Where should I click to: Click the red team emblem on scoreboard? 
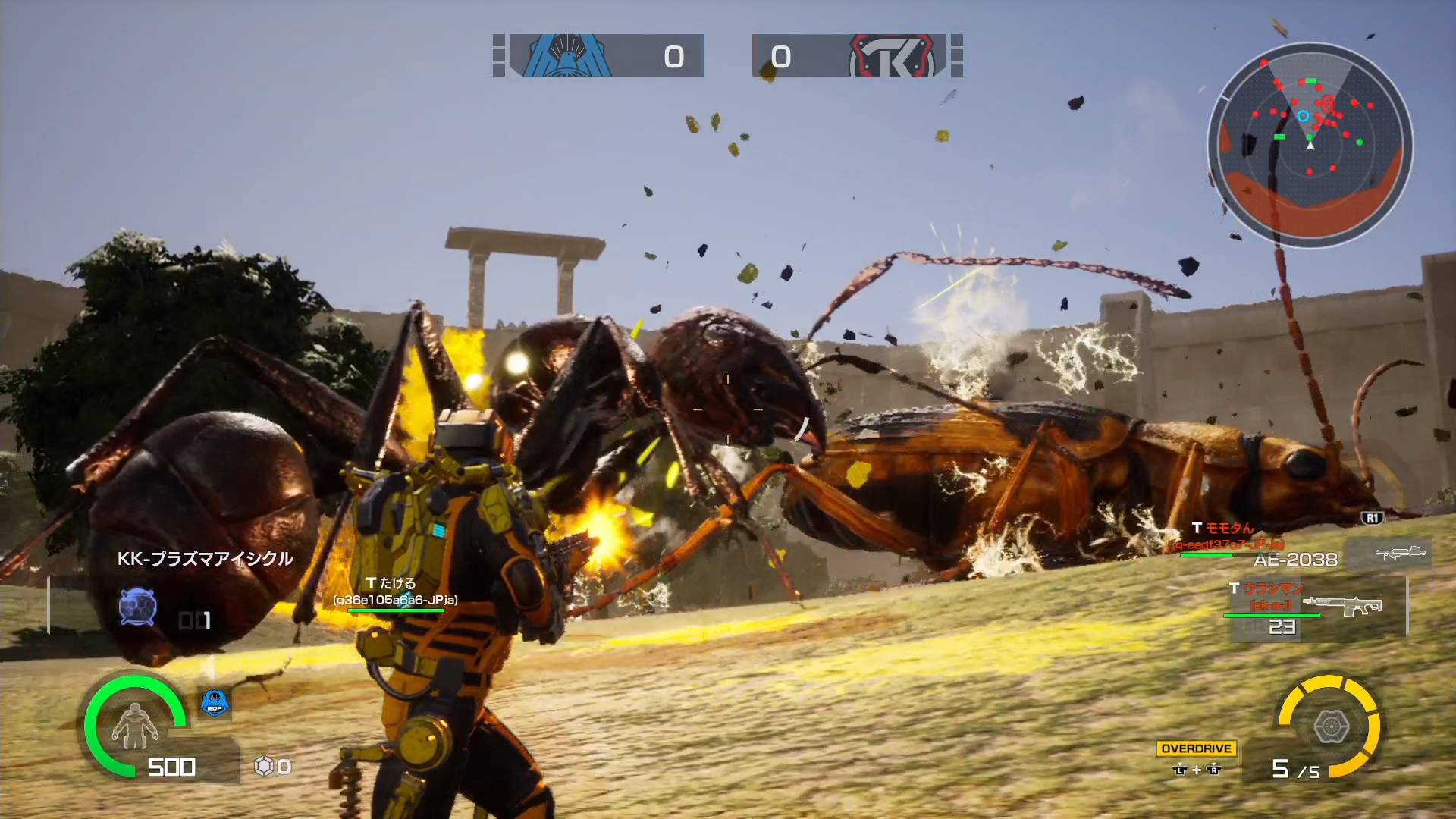click(x=892, y=56)
